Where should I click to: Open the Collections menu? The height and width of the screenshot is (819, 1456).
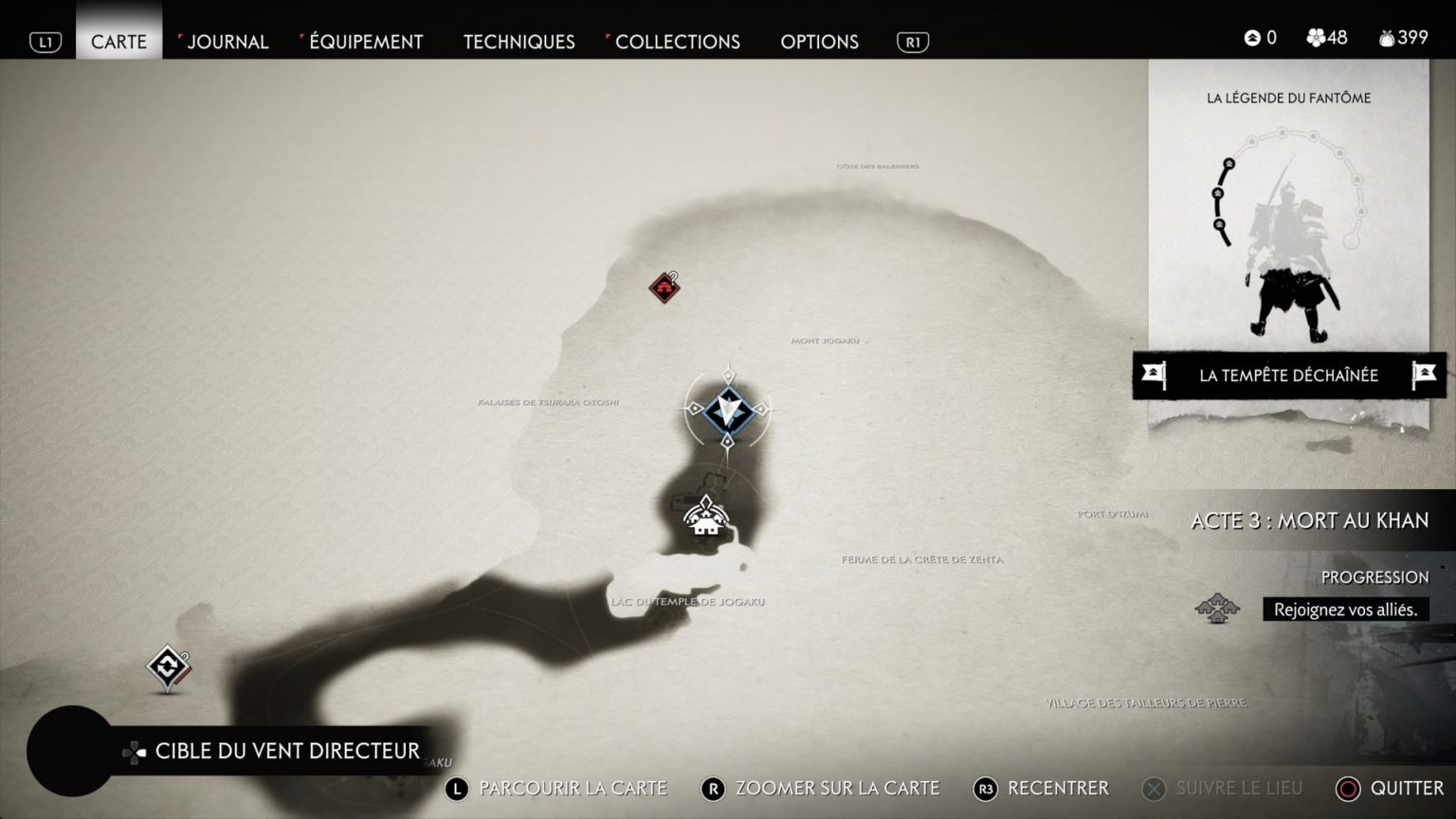676,42
